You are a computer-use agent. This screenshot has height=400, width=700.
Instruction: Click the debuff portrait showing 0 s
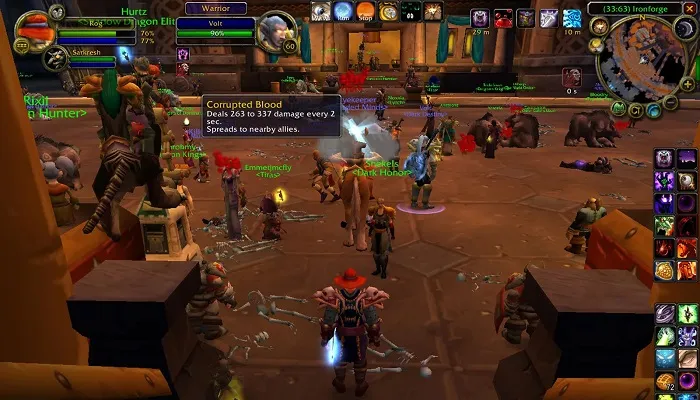tap(570, 76)
